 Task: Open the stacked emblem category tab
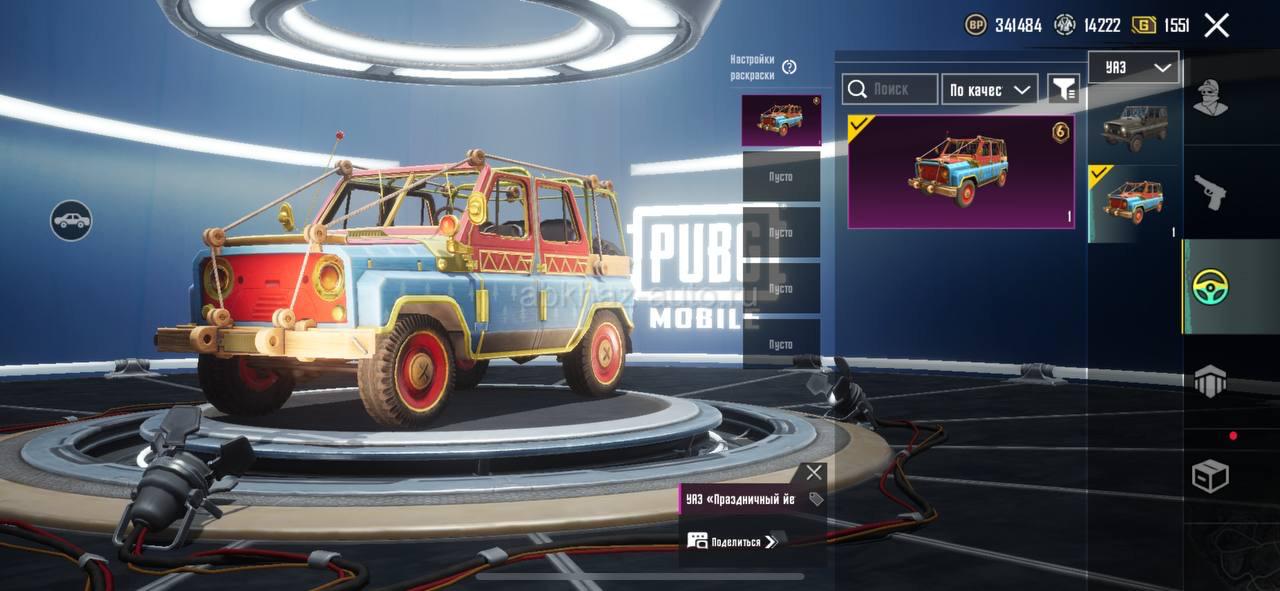pos(1211,382)
